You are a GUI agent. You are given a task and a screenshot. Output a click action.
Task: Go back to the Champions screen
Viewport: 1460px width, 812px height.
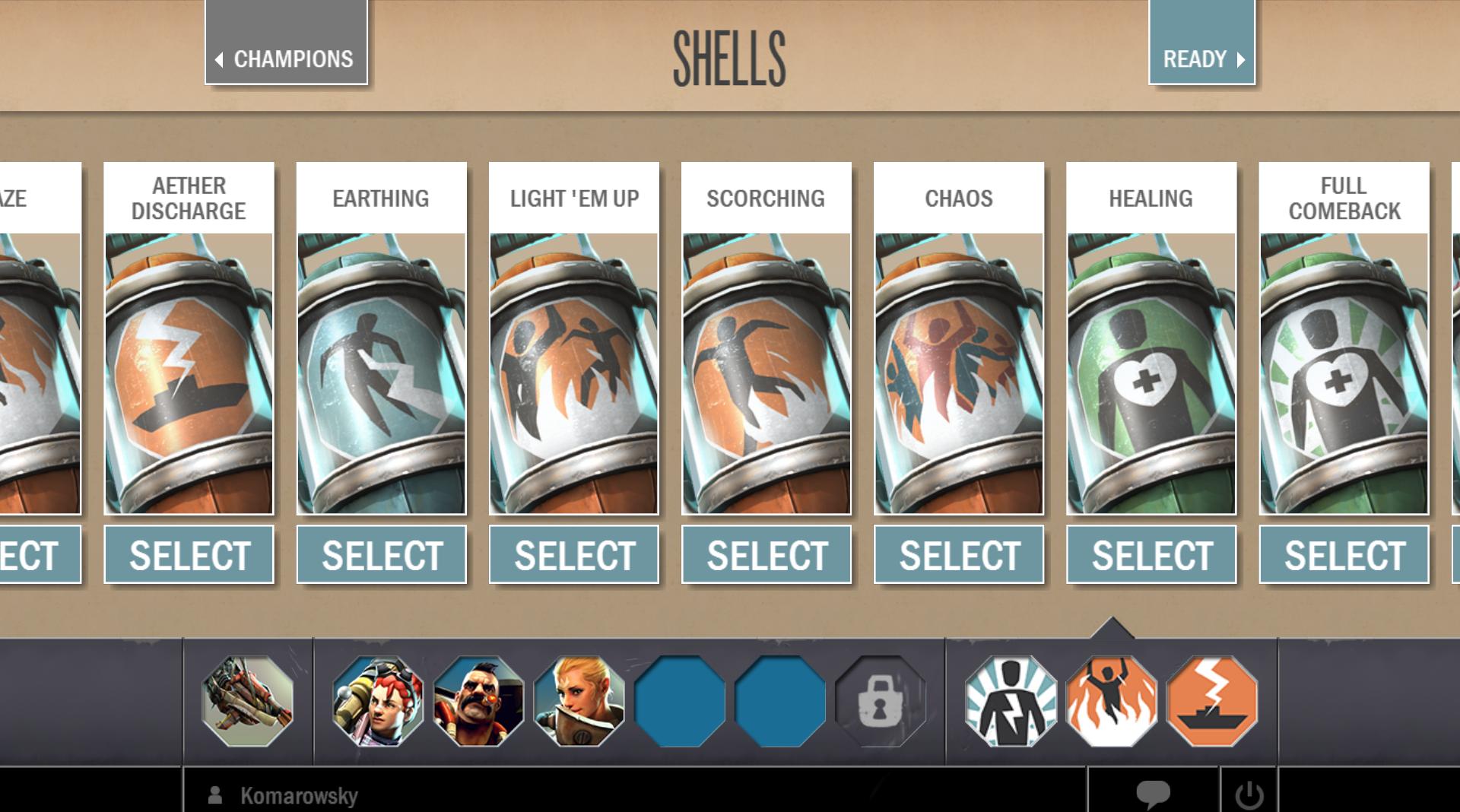[x=286, y=59]
